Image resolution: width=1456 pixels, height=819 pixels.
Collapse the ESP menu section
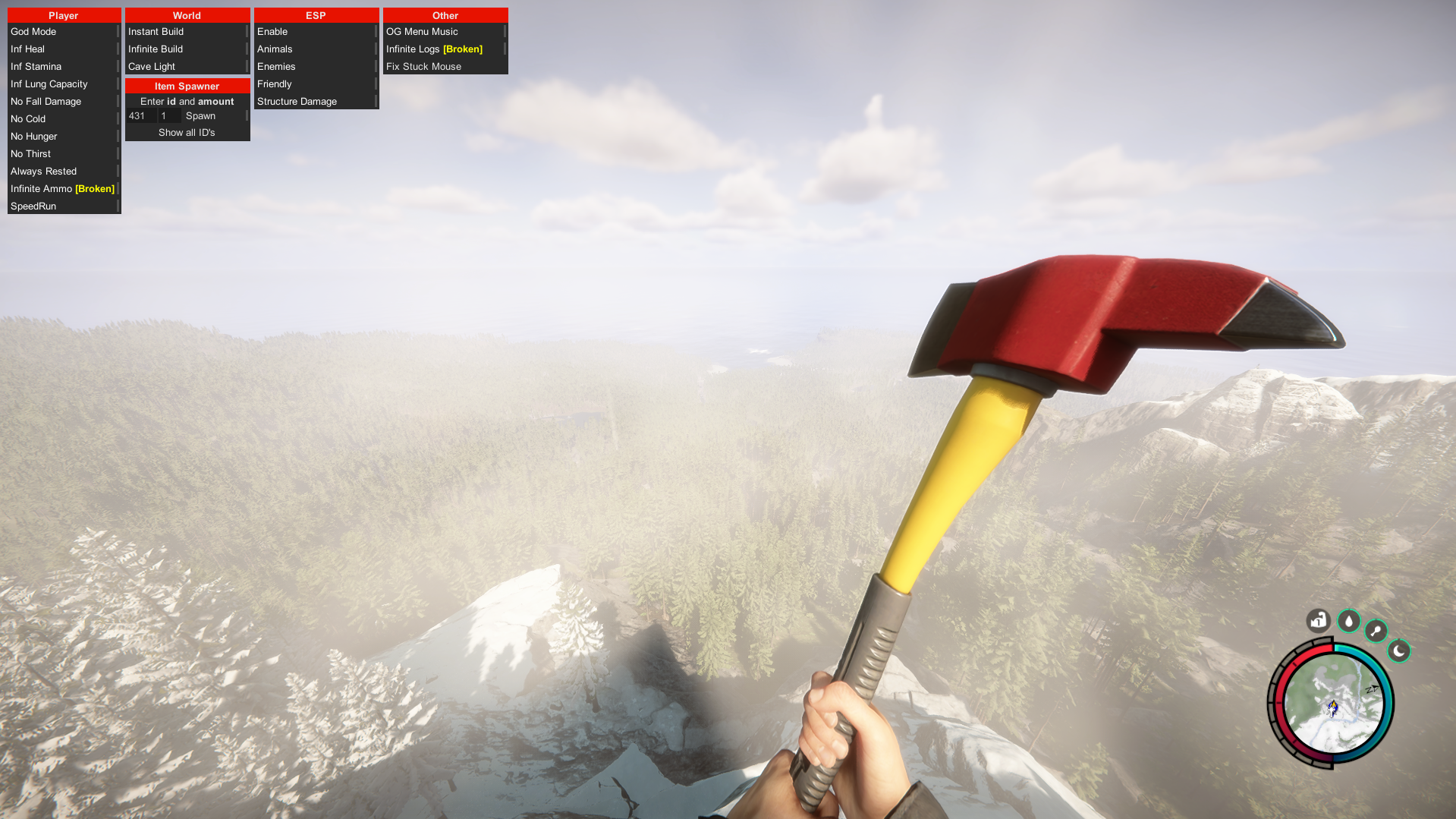(316, 15)
